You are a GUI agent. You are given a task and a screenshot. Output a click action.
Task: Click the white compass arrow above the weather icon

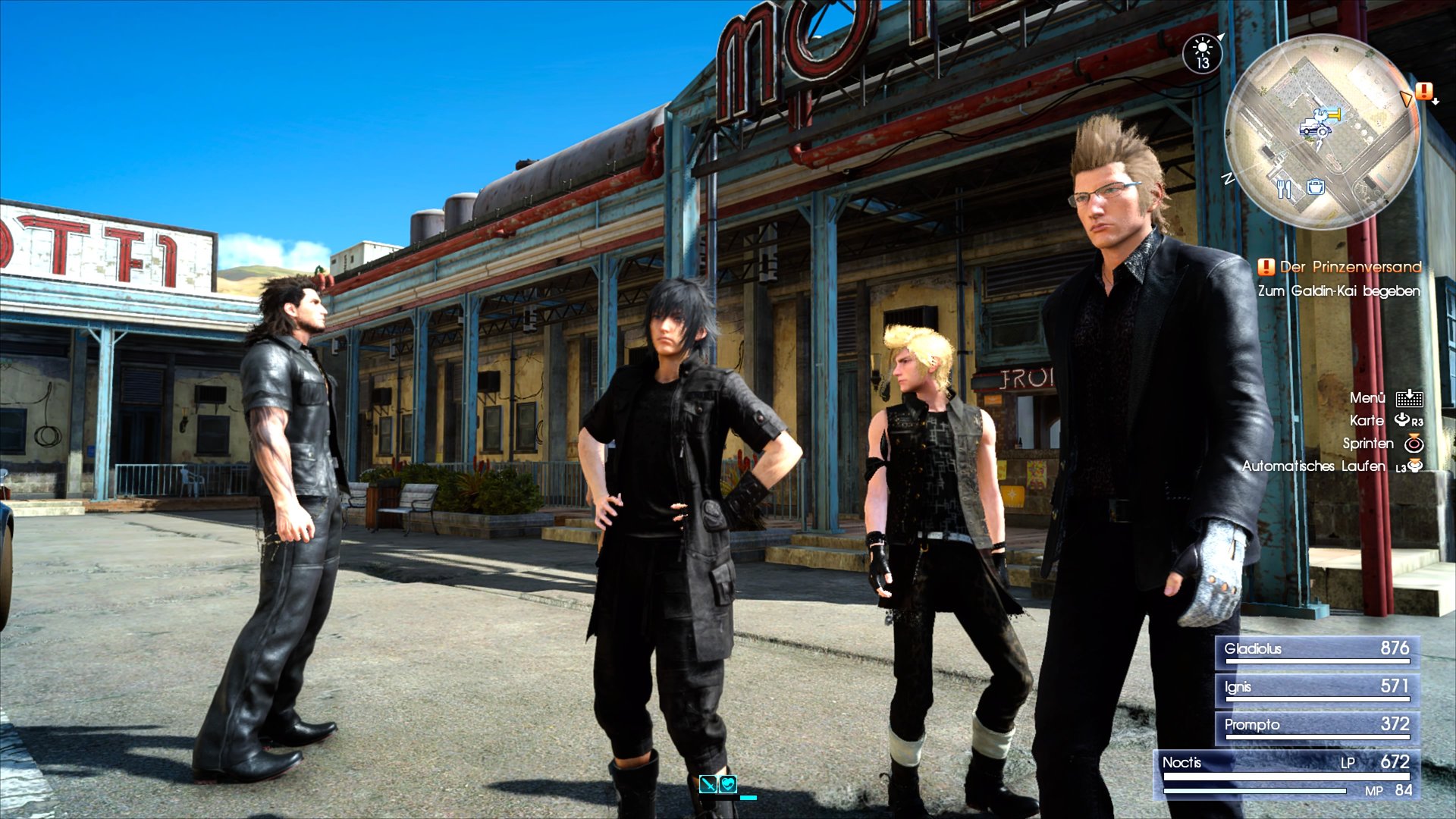(1221, 37)
